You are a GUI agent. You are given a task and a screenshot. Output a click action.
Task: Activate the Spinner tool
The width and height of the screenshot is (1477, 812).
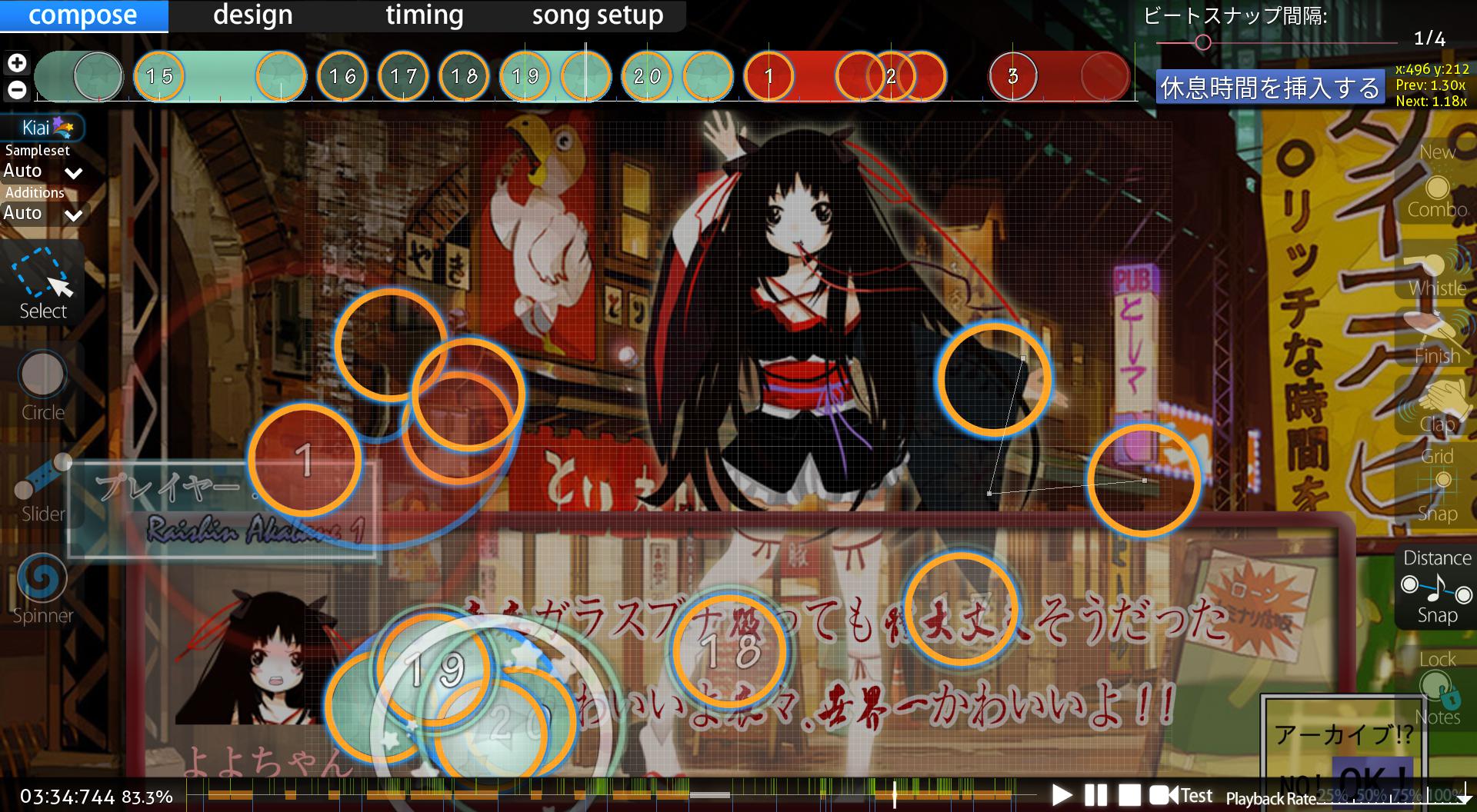click(x=43, y=589)
